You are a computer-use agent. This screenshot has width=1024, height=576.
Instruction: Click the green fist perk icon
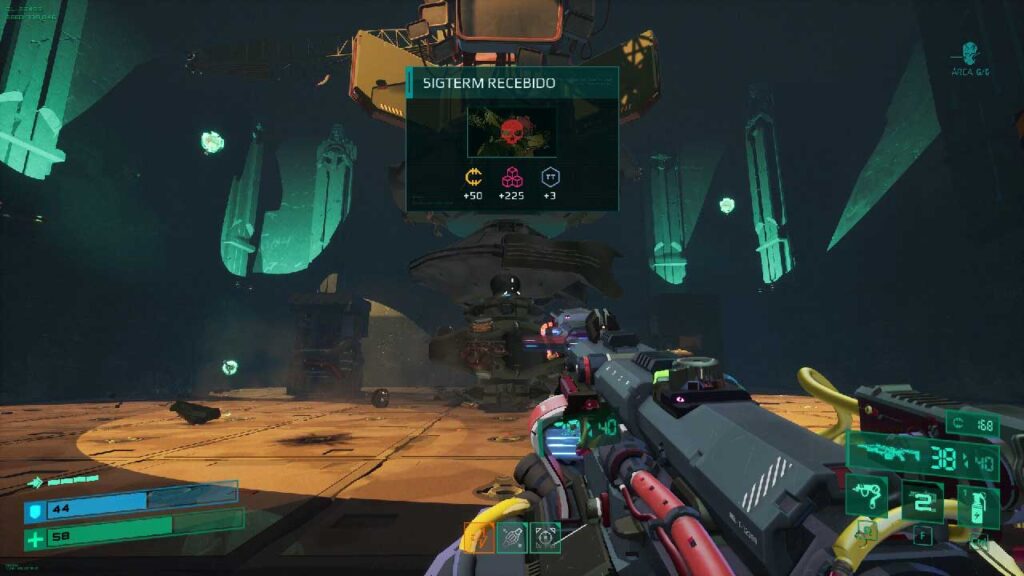tap(512, 538)
